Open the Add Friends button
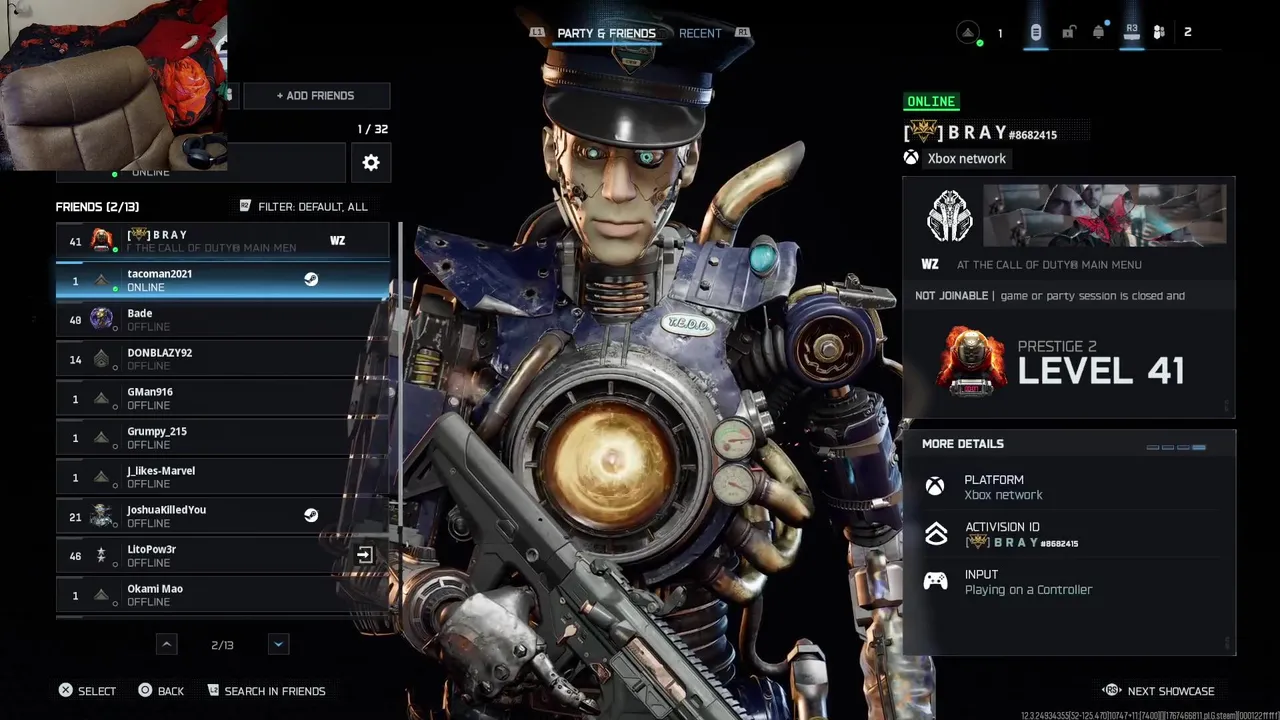Image resolution: width=1280 pixels, height=720 pixels. [x=316, y=96]
